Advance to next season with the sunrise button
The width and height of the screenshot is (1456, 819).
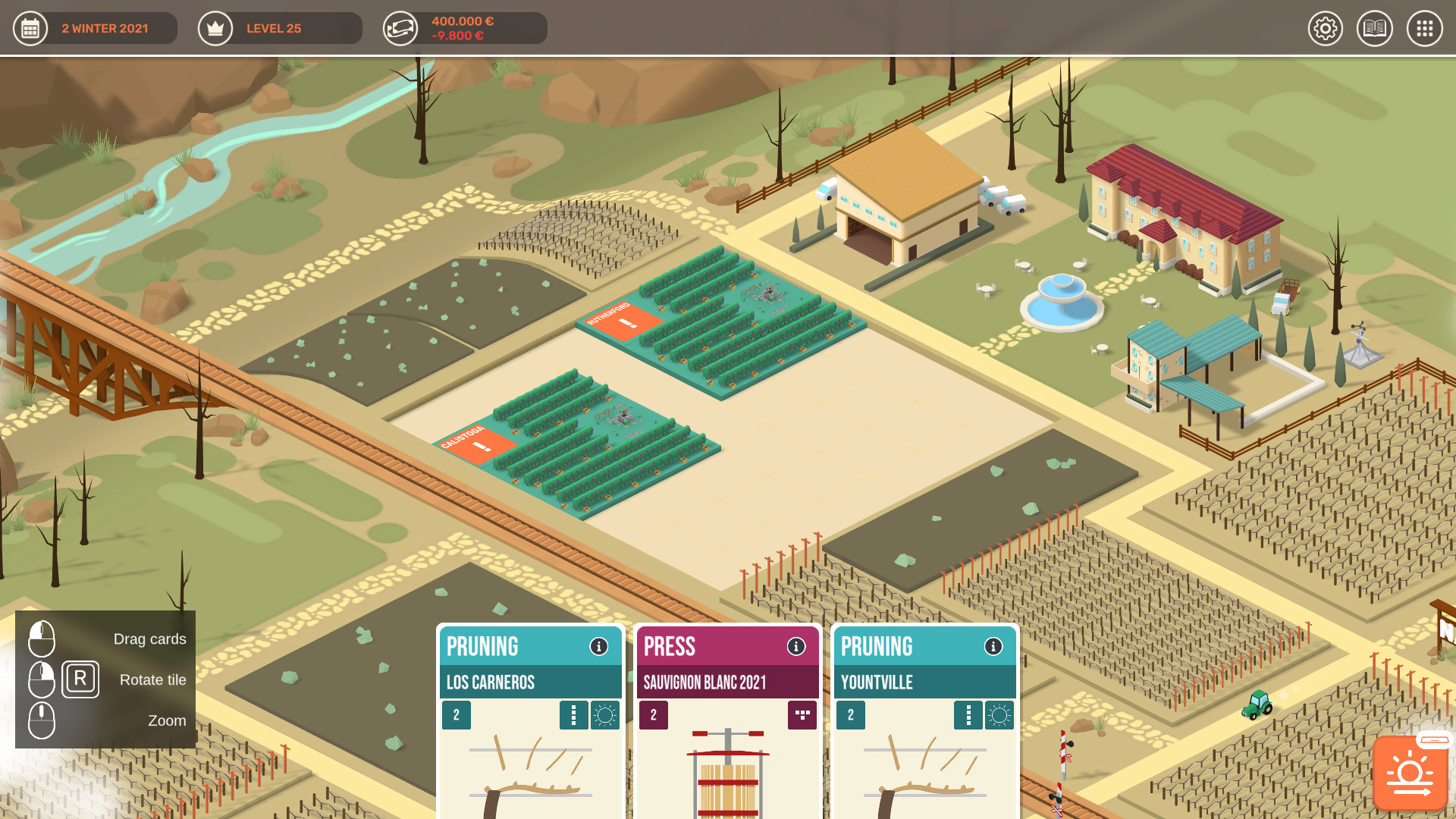1409,773
